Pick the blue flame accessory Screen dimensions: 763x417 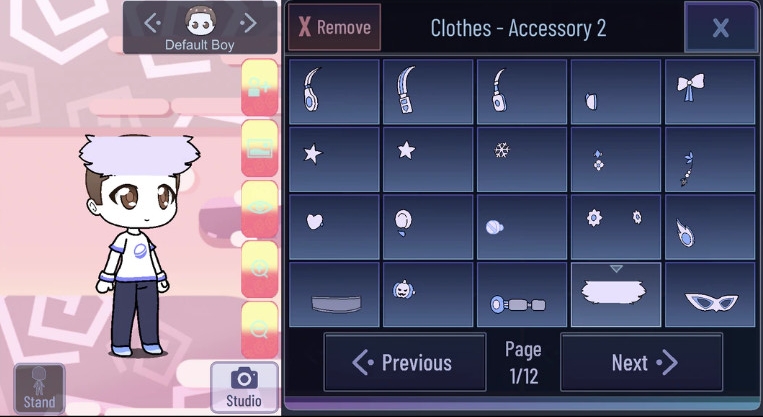pos(709,227)
